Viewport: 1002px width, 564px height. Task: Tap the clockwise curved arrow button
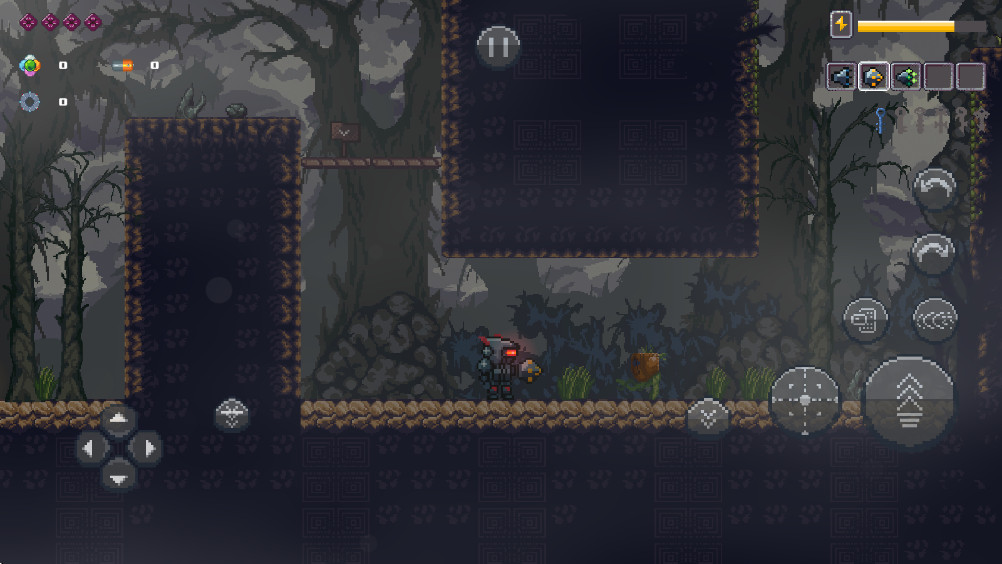pos(935,254)
